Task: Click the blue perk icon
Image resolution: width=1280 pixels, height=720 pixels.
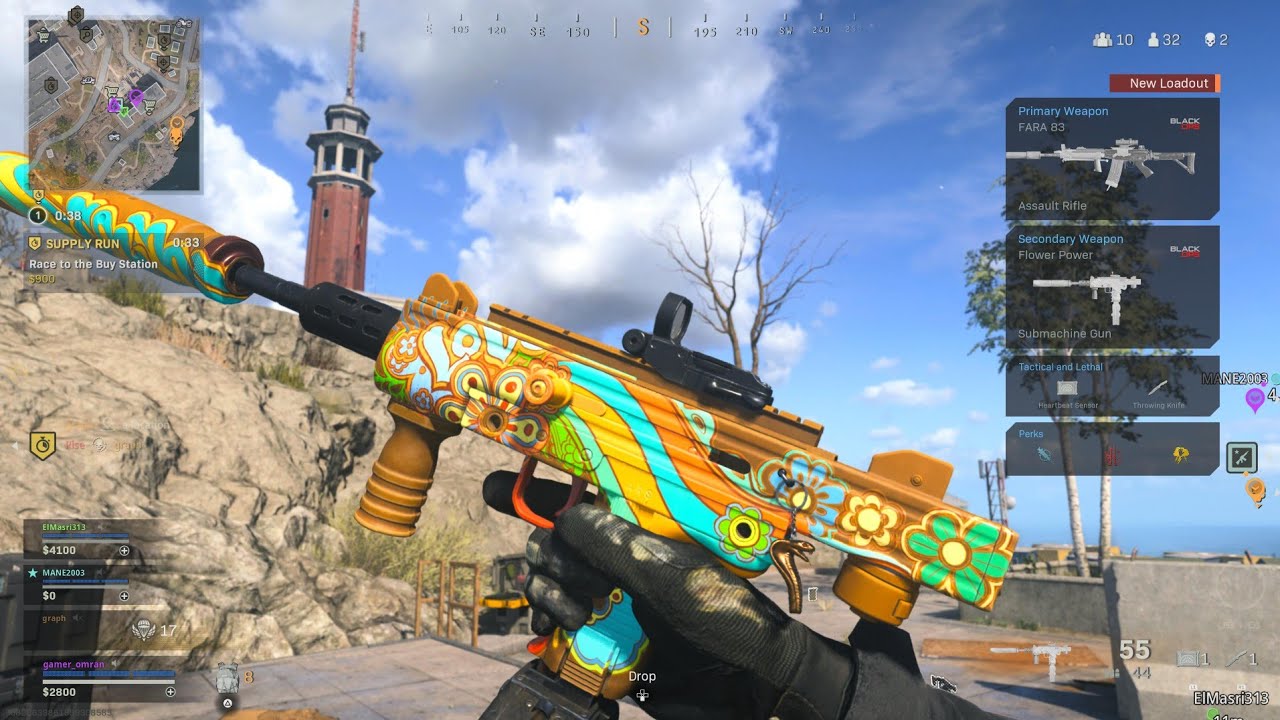Action: [1046, 455]
